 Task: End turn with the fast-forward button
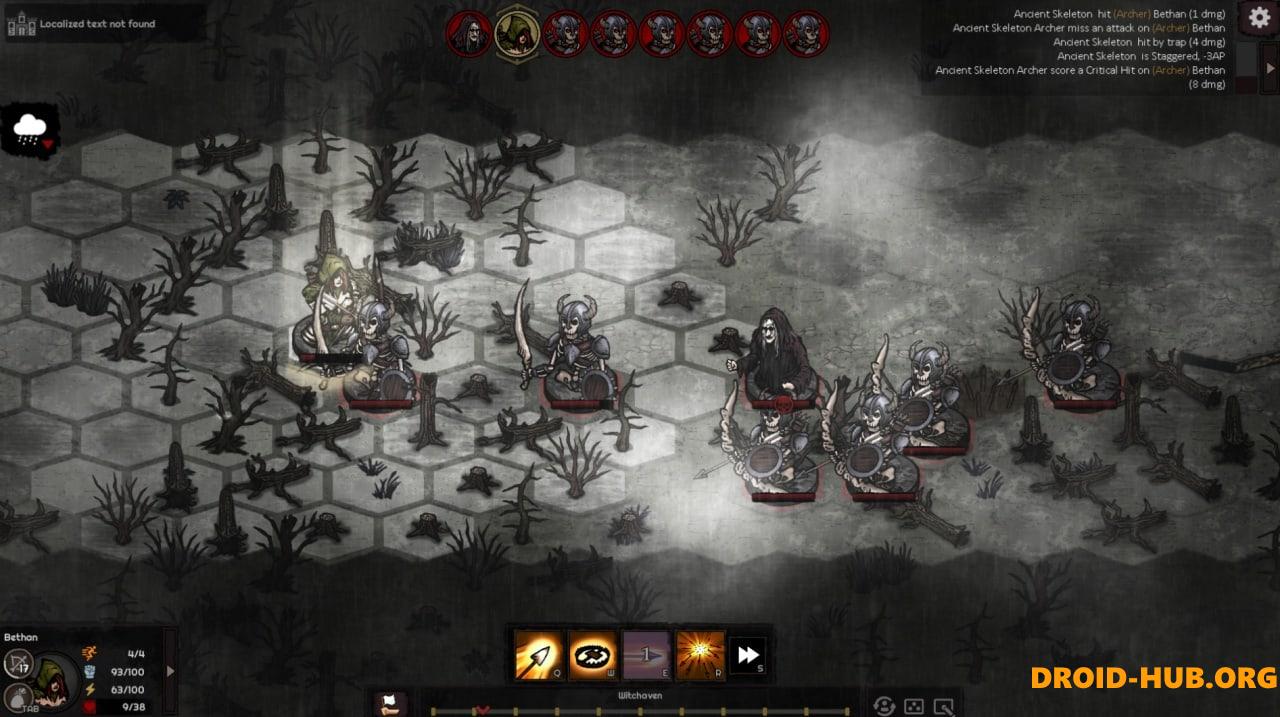point(748,655)
